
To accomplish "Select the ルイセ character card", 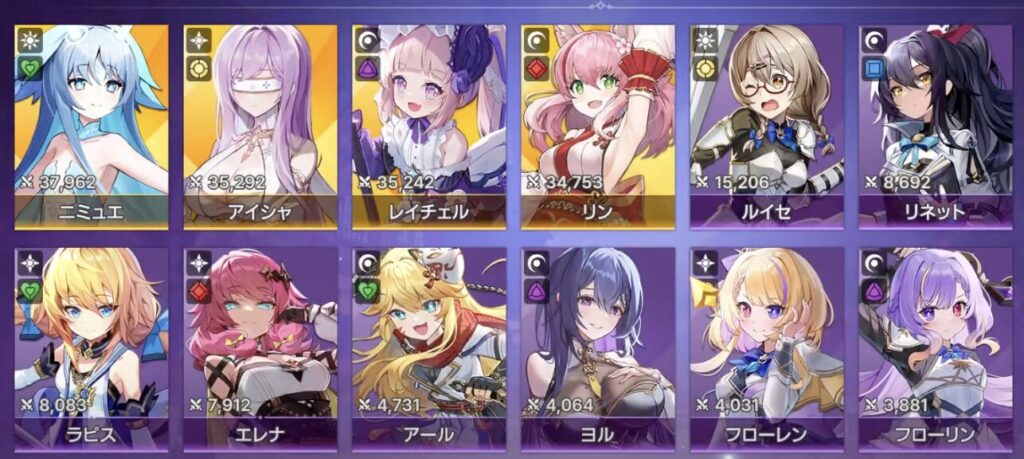I will 766,125.
